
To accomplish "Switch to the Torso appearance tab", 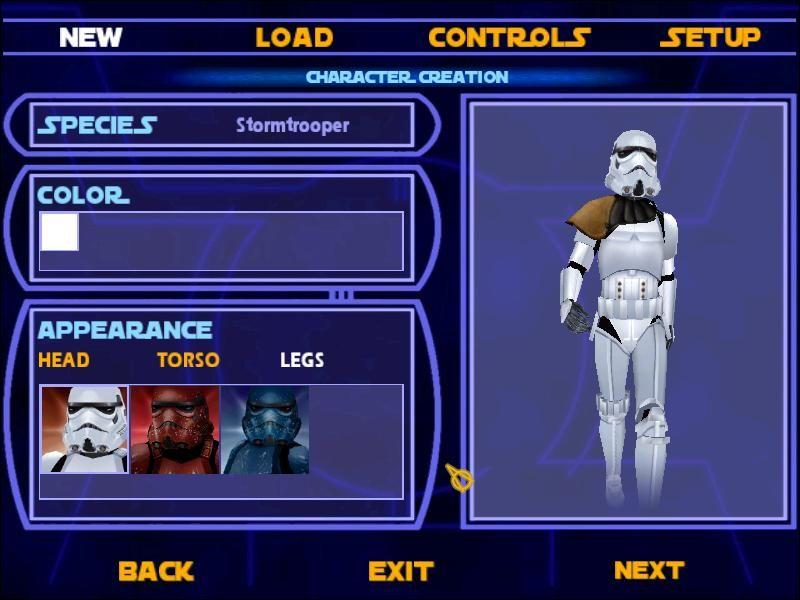I will point(188,360).
